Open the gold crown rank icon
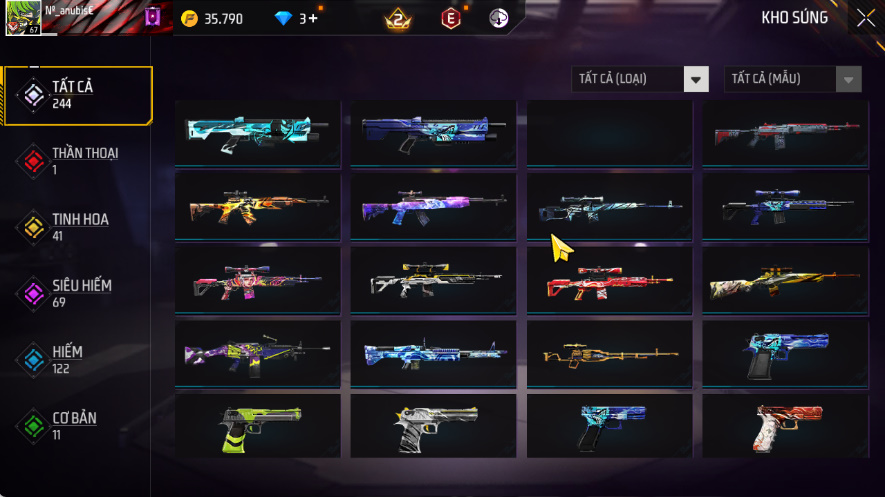Screen dimensions: 885x497 coord(397,19)
